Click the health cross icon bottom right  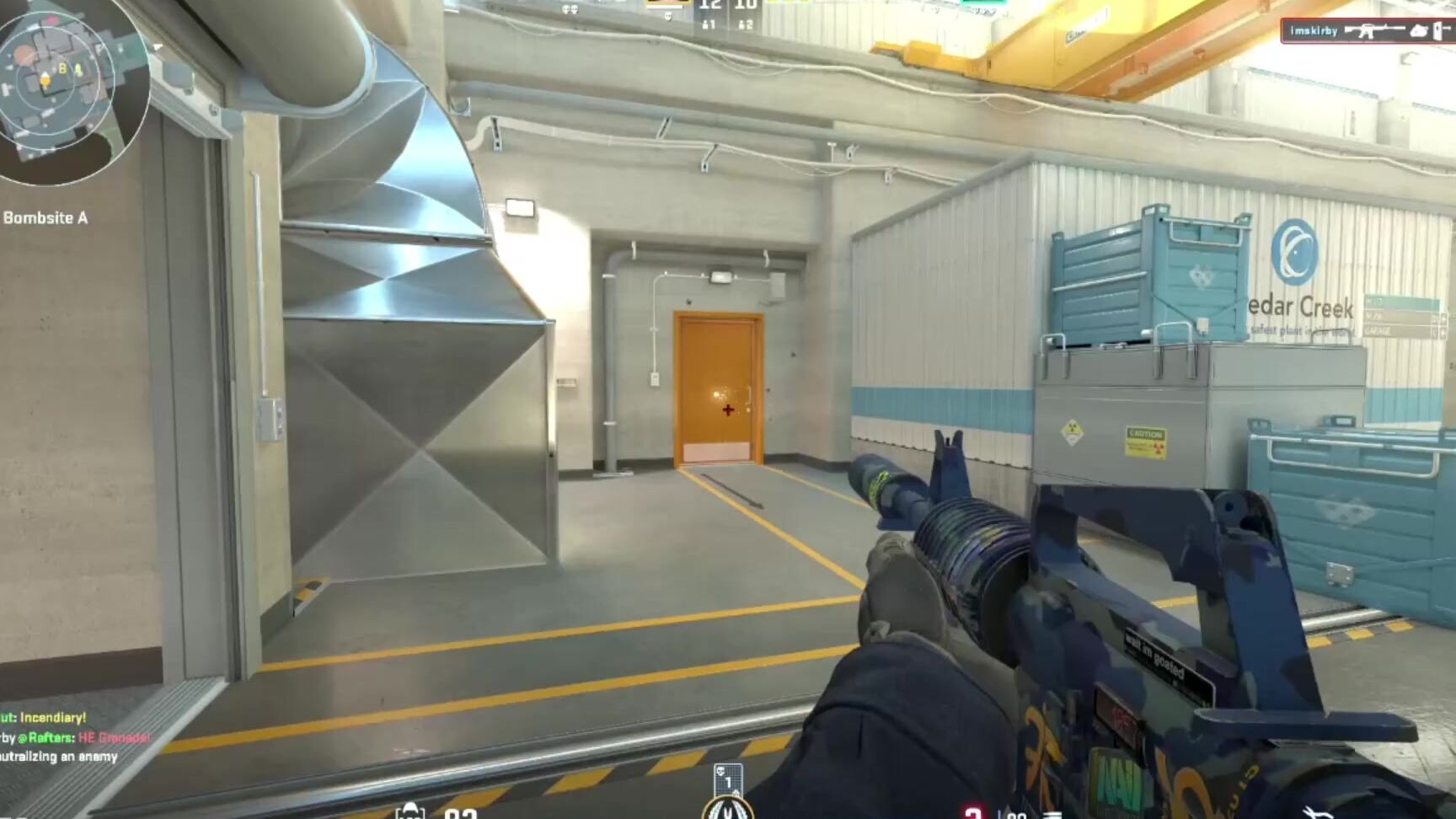[x=975, y=812]
